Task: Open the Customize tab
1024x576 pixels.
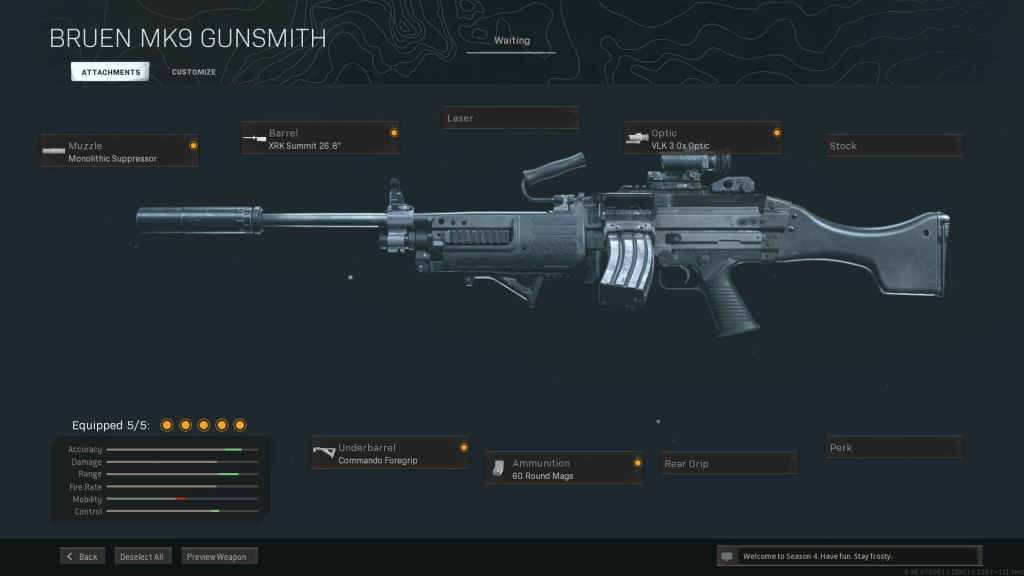Action: [193, 72]
